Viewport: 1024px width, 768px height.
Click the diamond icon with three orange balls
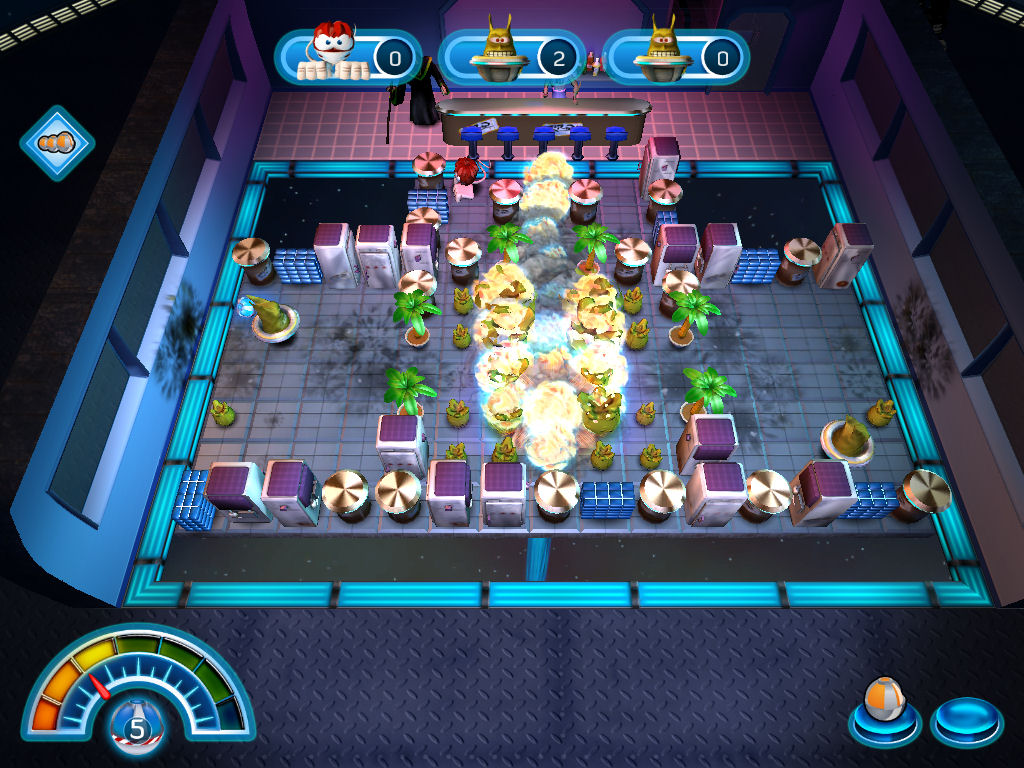pos(57,143)
